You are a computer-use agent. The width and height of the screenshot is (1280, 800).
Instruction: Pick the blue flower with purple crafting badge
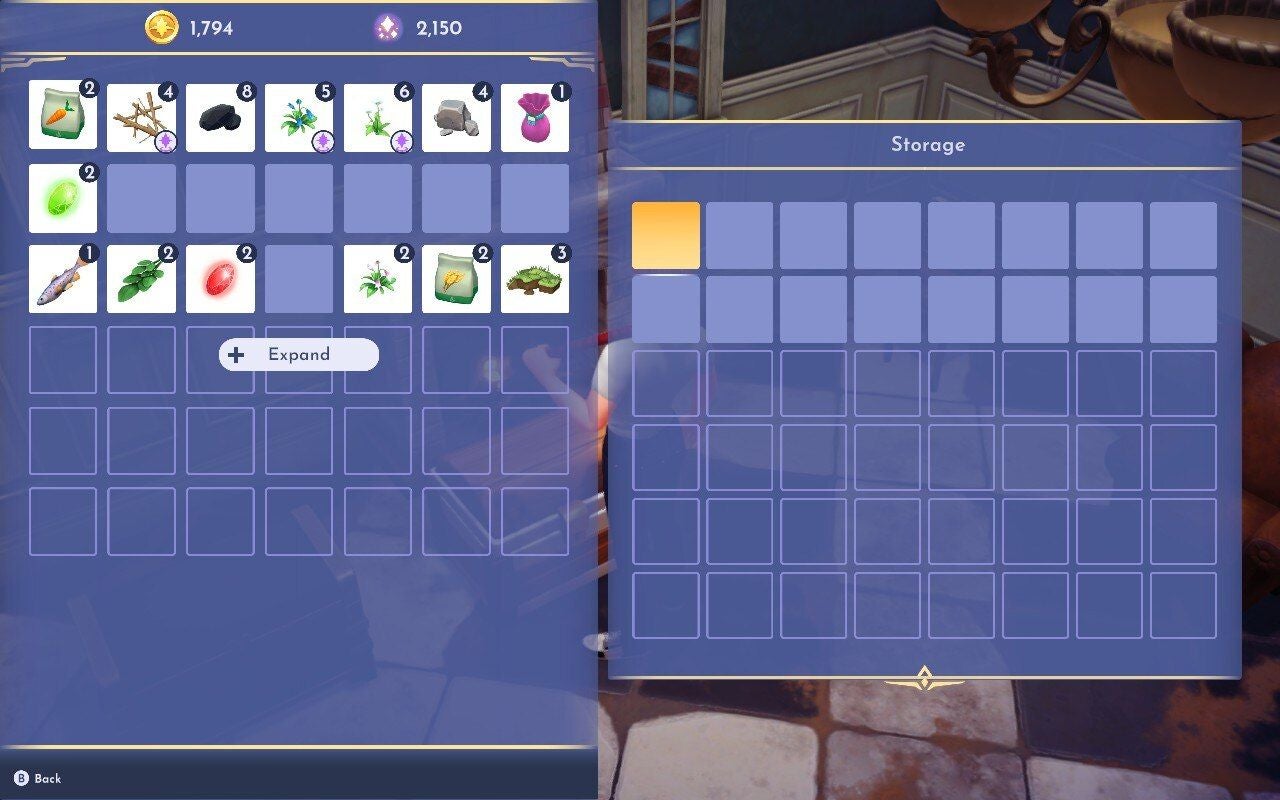(299, 117)
